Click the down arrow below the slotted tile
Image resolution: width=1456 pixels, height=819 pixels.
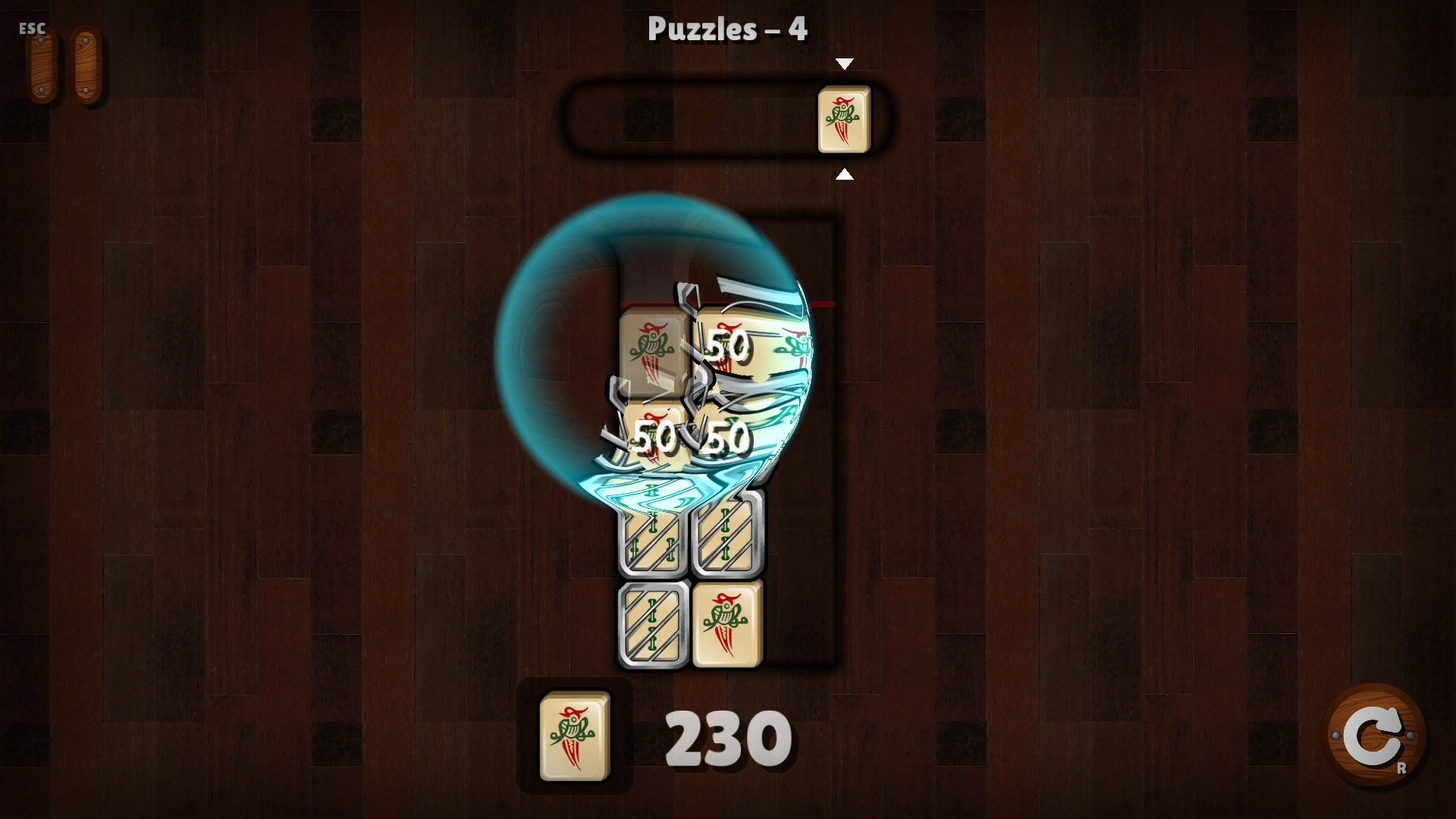coord(845,175)
